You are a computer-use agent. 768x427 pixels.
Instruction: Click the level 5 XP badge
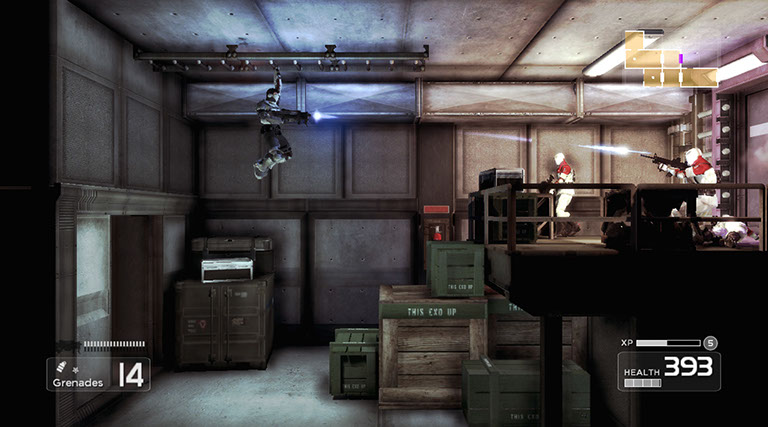(710, 342)
